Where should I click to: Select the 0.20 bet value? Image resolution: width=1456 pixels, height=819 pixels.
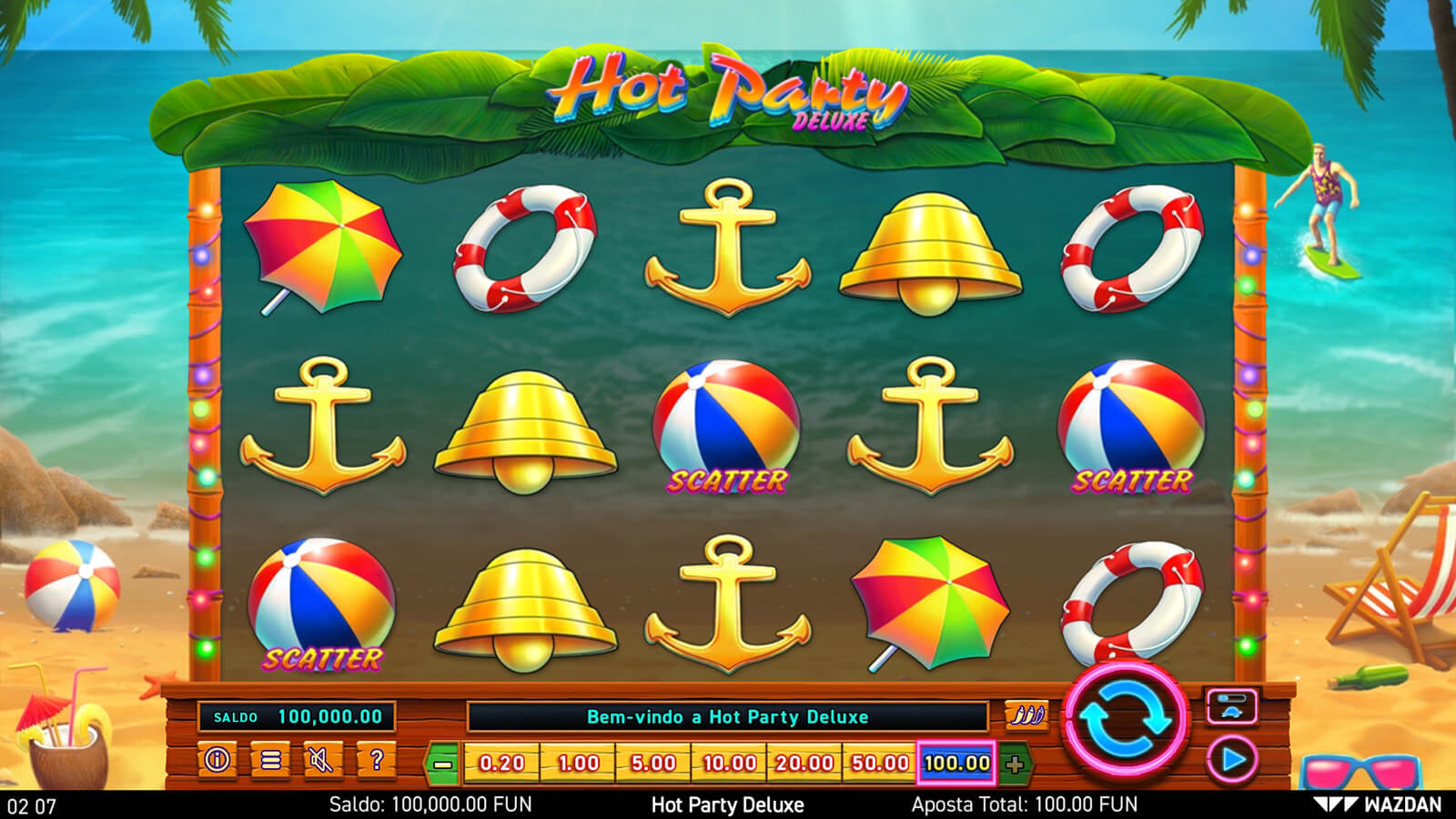tap(501, 763)
